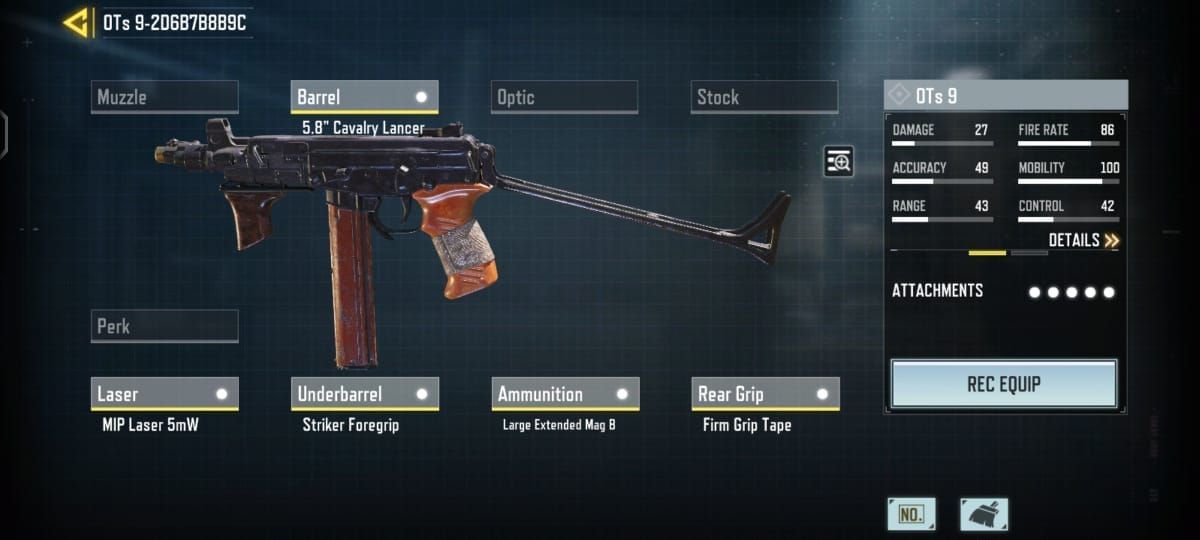Open the Underbarrel attachment slot
Screen dimensions: 1200x540
click(364, 394)
